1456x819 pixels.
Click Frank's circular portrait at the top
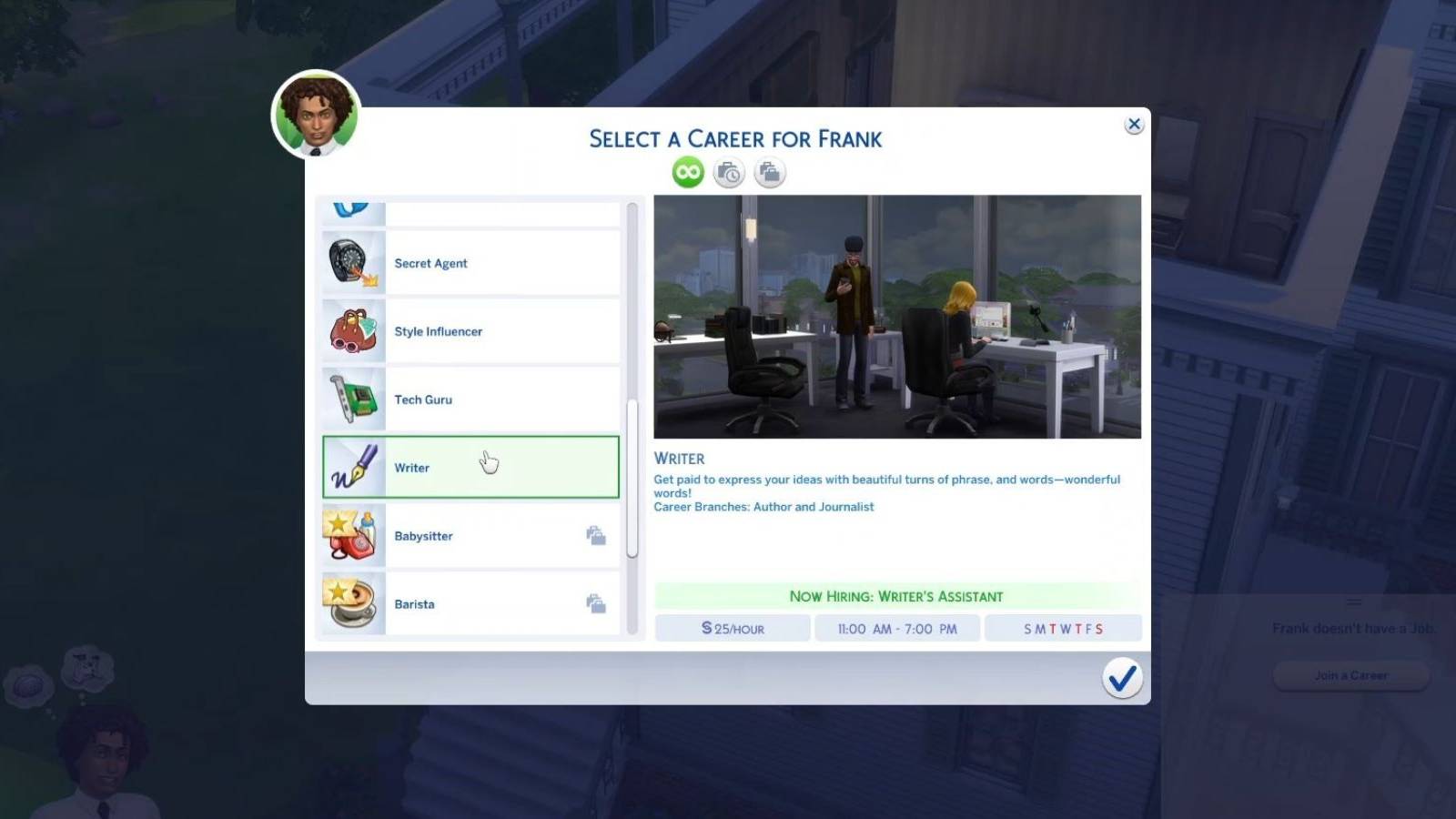pyautogui.click(x=317, y=116)
